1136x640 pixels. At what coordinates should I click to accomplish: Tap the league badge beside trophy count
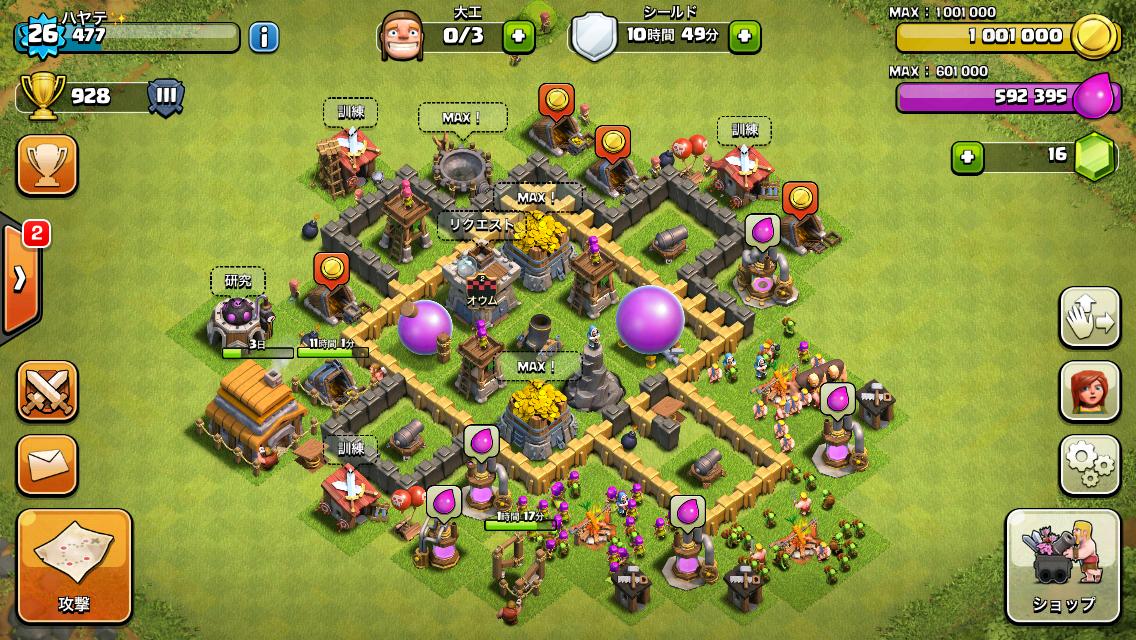coord(166,96)
